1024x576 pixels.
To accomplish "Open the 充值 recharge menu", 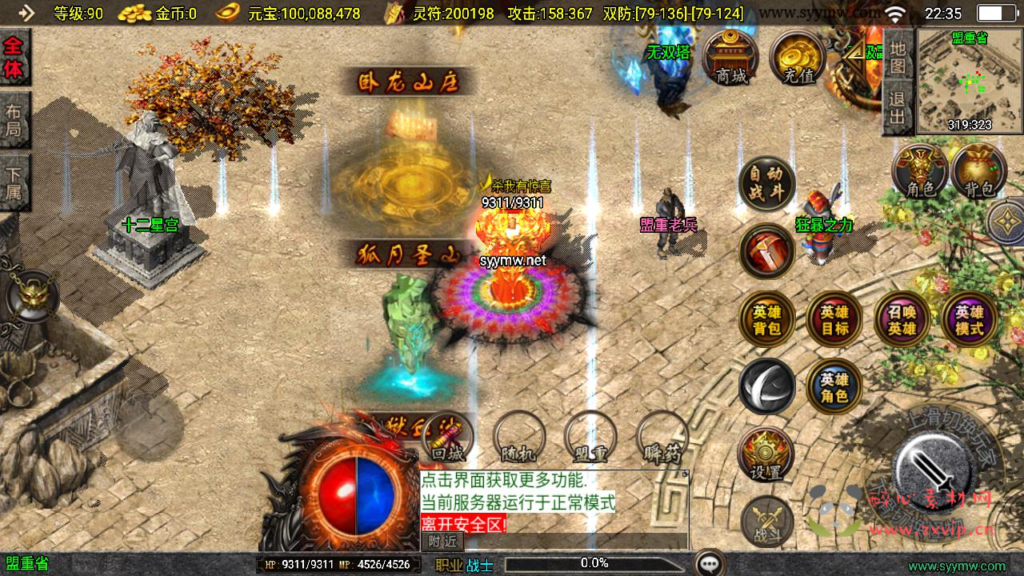I will (x=797, y=56).
